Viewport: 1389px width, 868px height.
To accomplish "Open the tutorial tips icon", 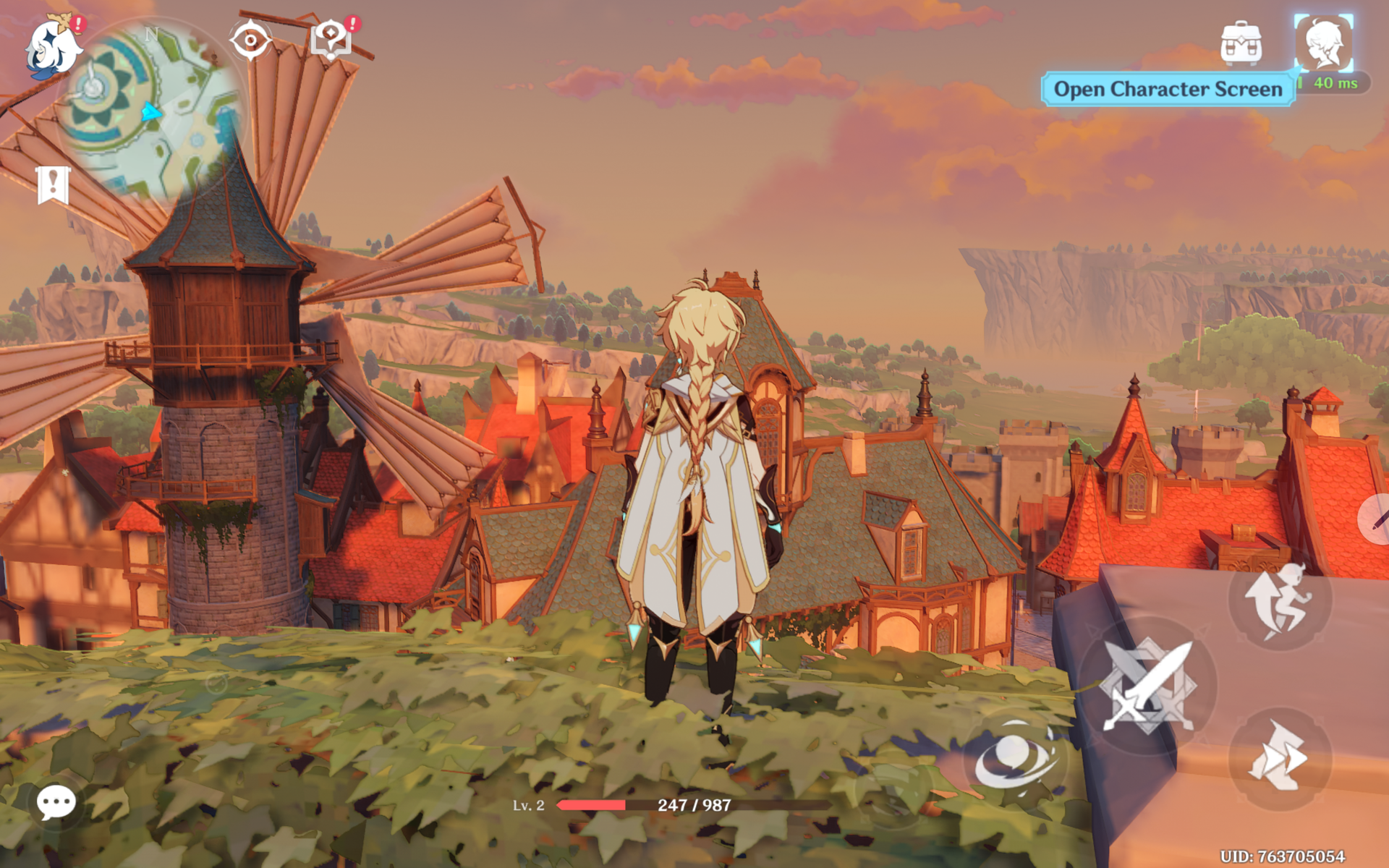I will coord(331,39).
